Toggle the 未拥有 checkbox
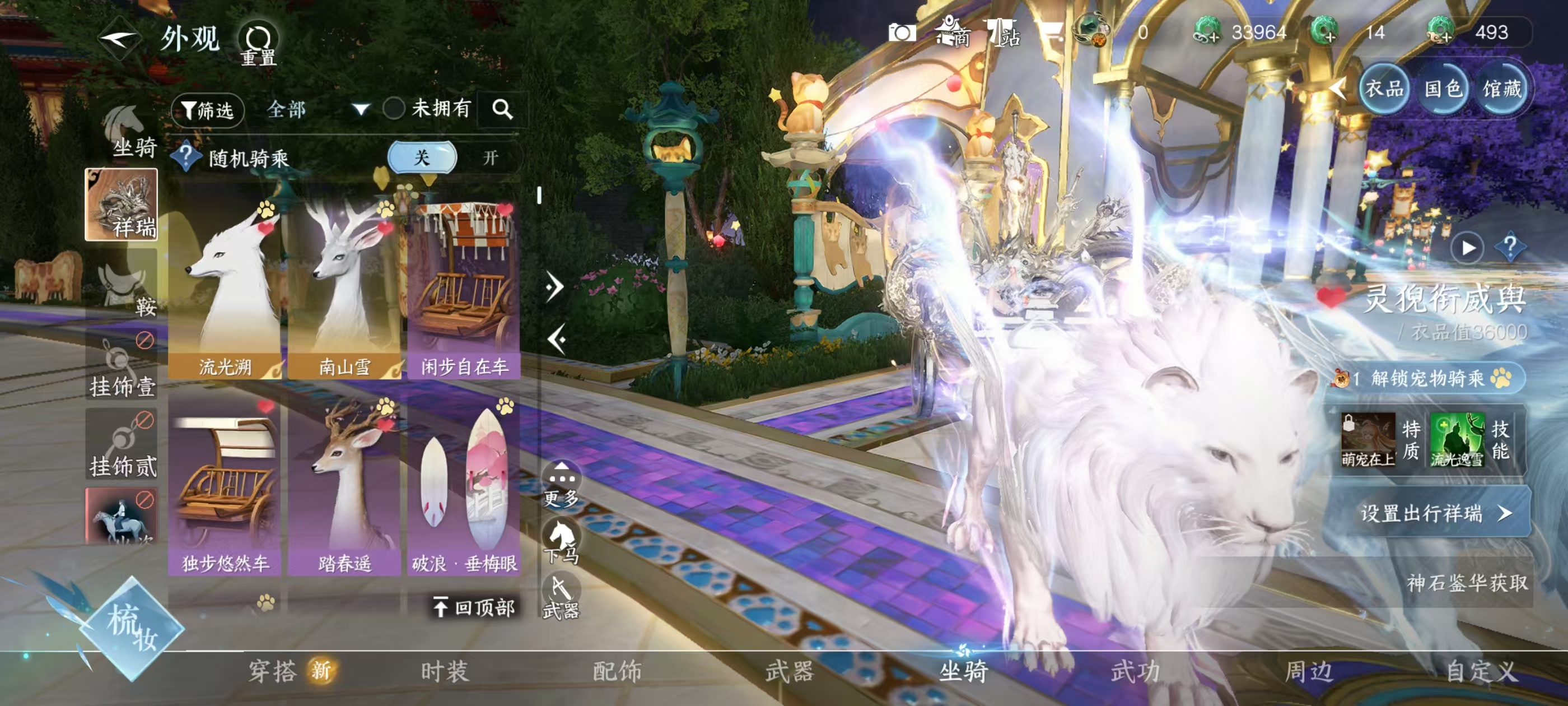 tap(394, 109)
